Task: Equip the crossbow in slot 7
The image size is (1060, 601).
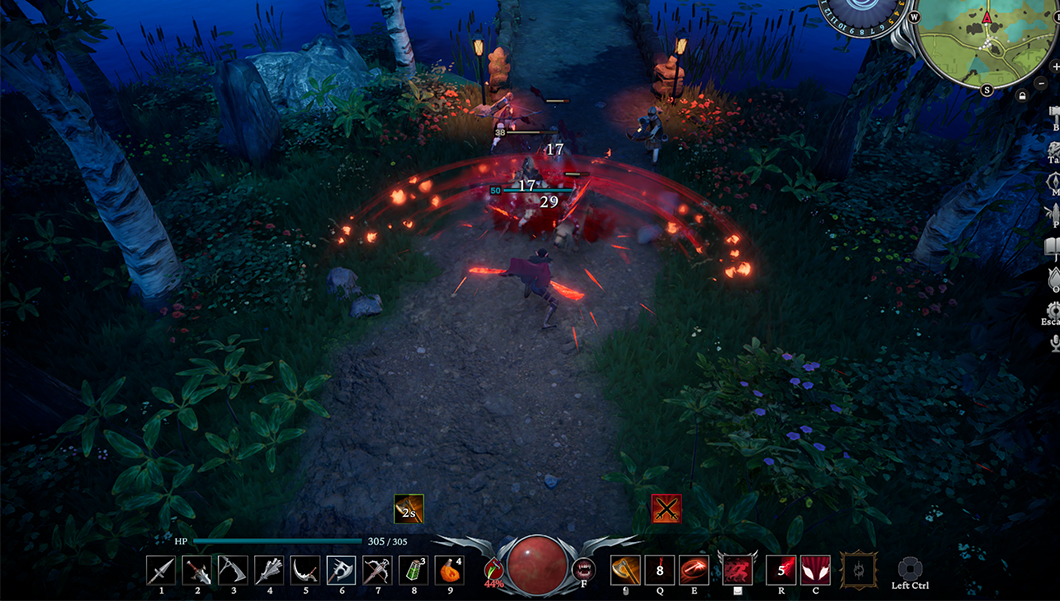Action: [x=377, y=570]
